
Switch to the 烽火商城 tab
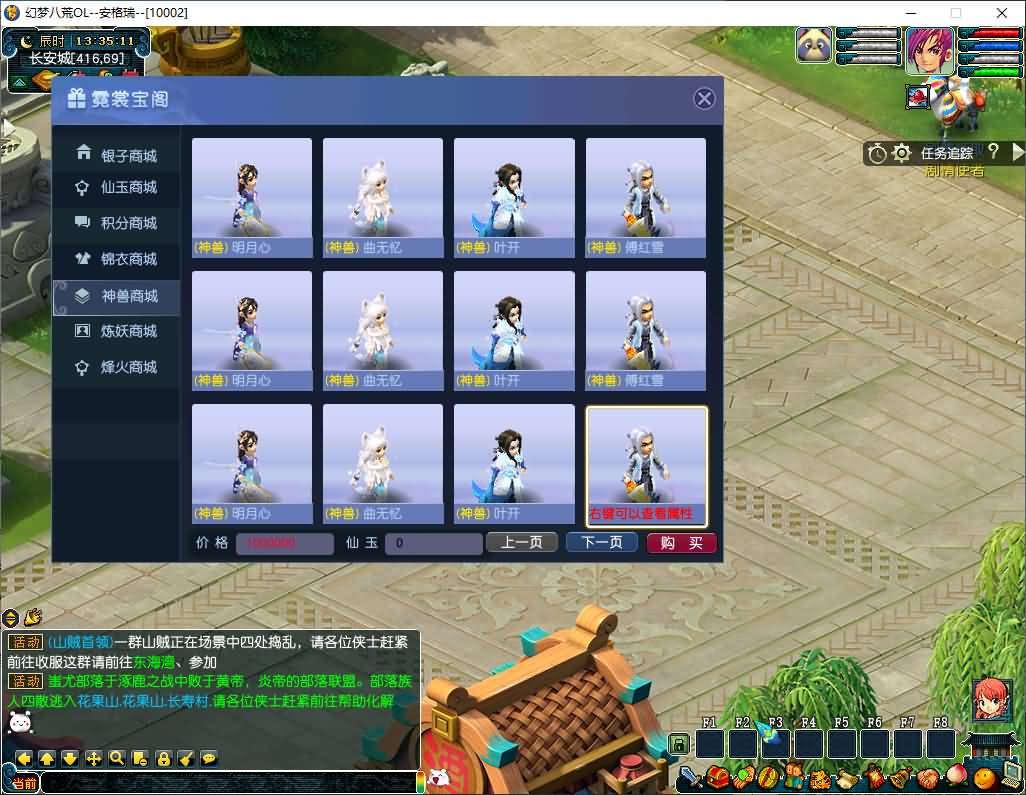pyautogui.click(x=117, y=367)
